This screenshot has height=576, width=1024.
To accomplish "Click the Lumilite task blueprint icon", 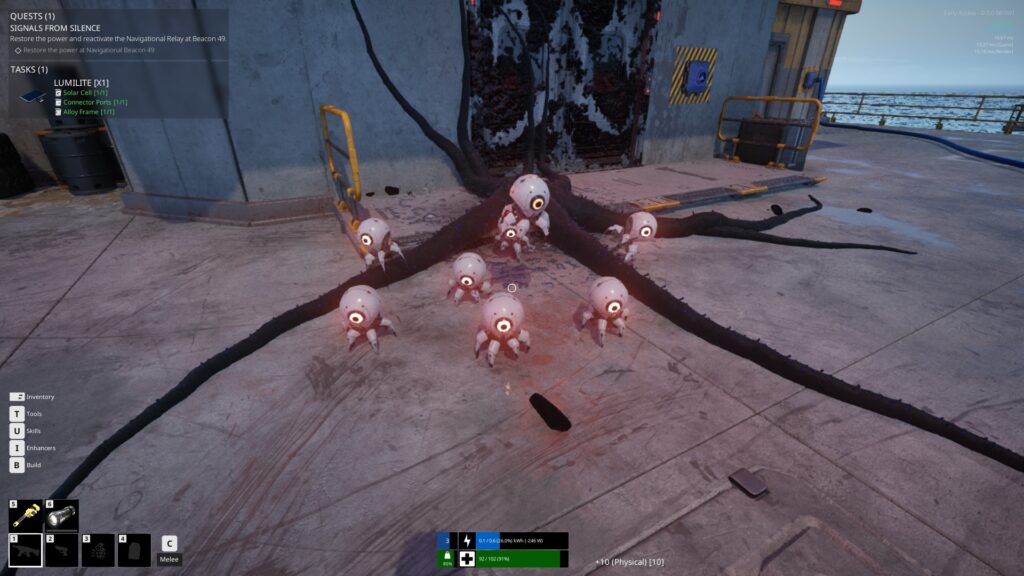I will (34, 96).
